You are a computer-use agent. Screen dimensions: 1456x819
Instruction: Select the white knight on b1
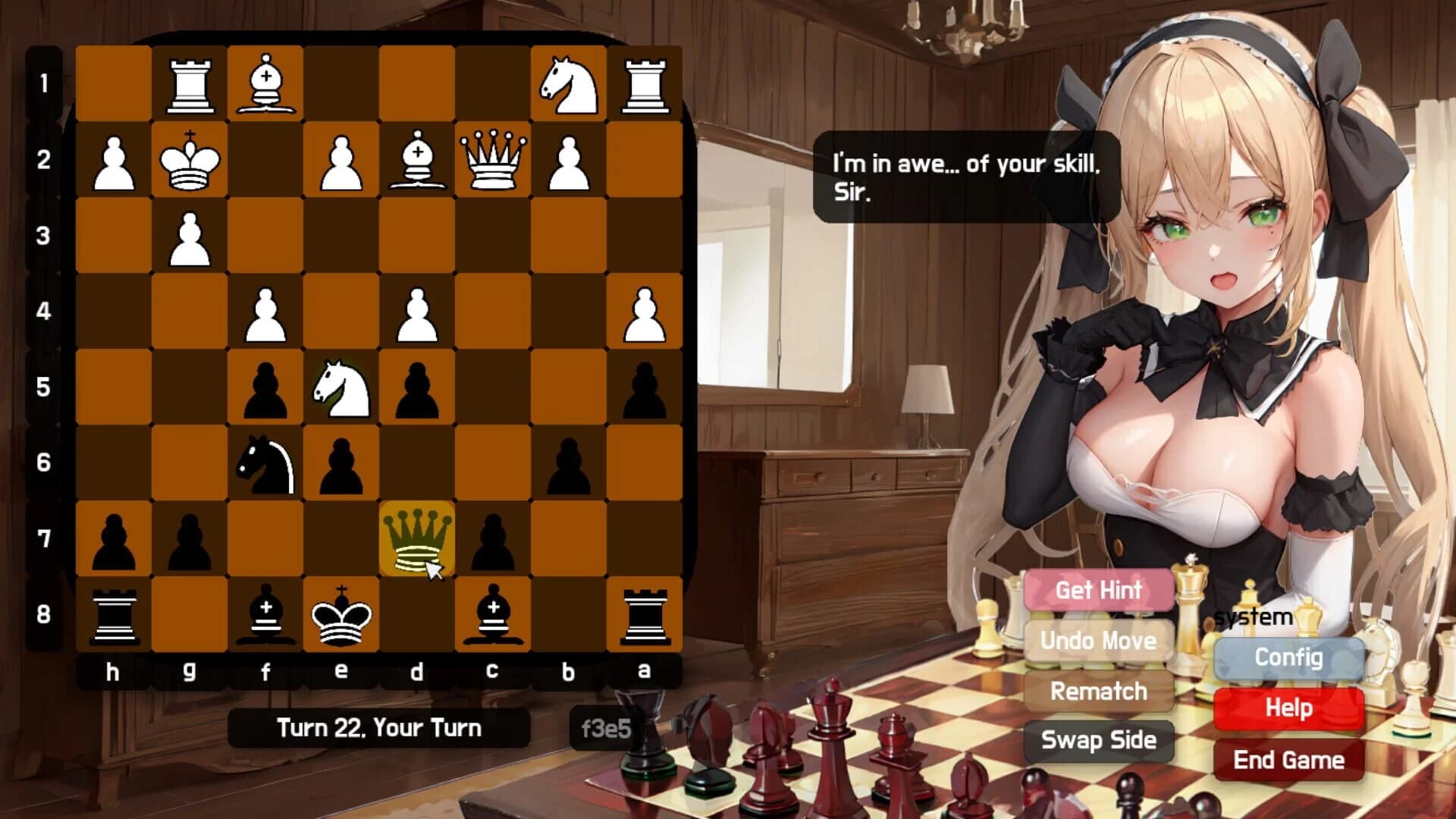click(569, 83)
